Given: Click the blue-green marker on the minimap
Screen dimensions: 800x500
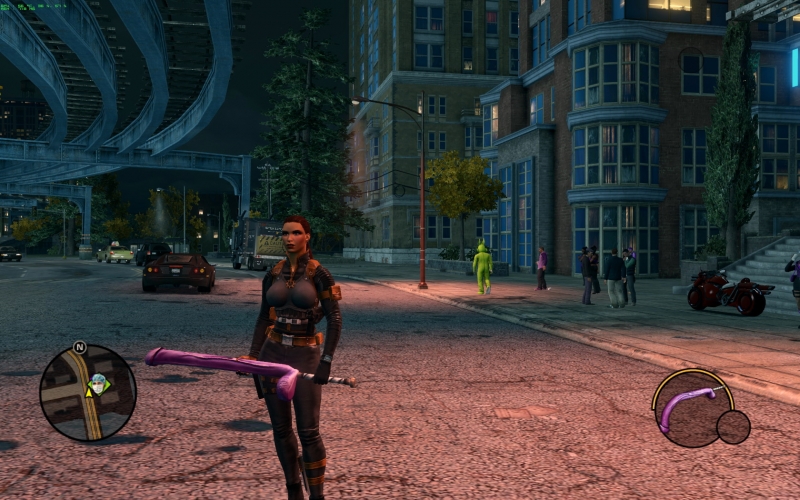Looking at the screenshot, I should coord(98,381).
